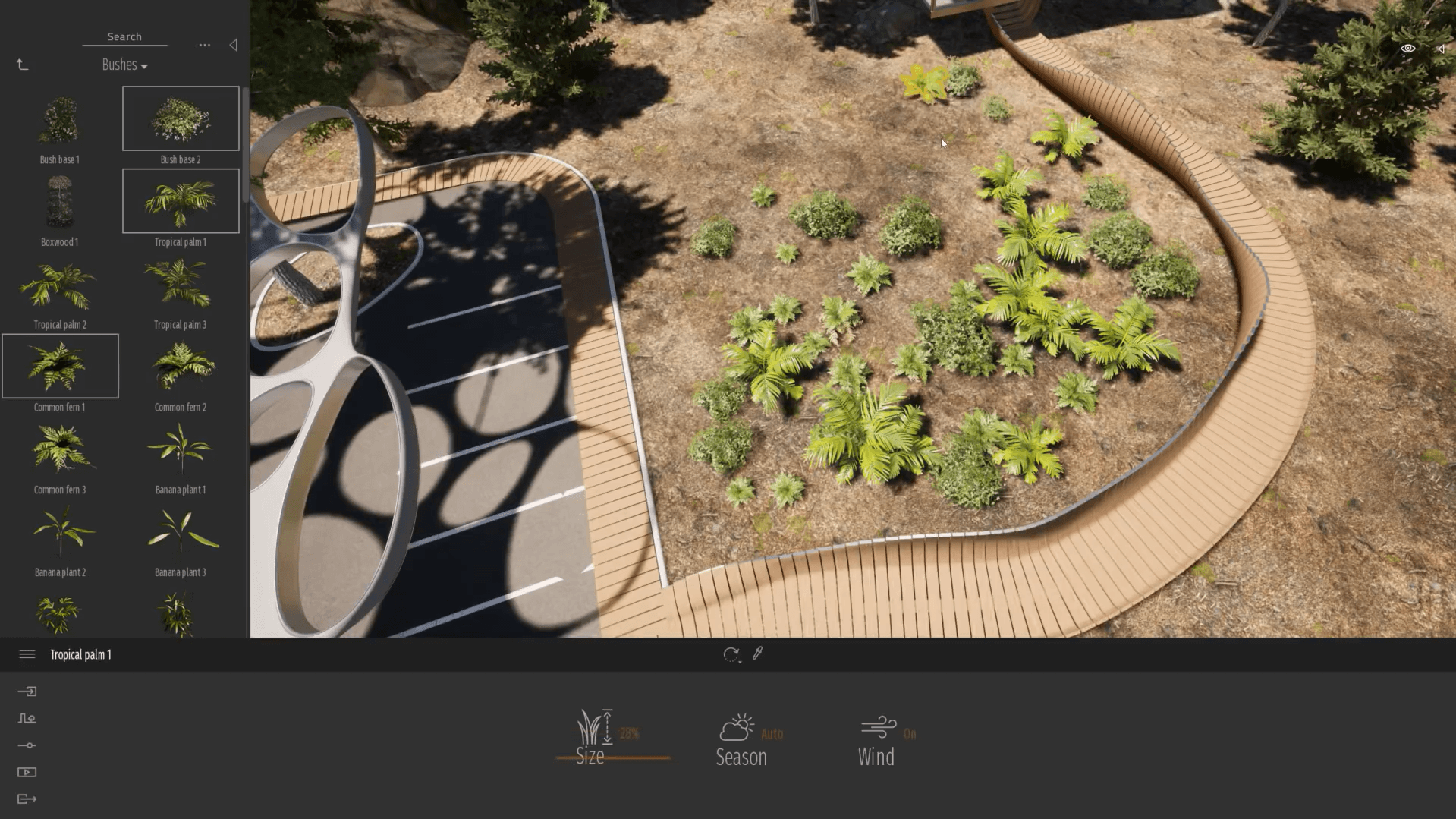
Task: Choose Banana plant 3 thumbnail
Action: [181, 532]
